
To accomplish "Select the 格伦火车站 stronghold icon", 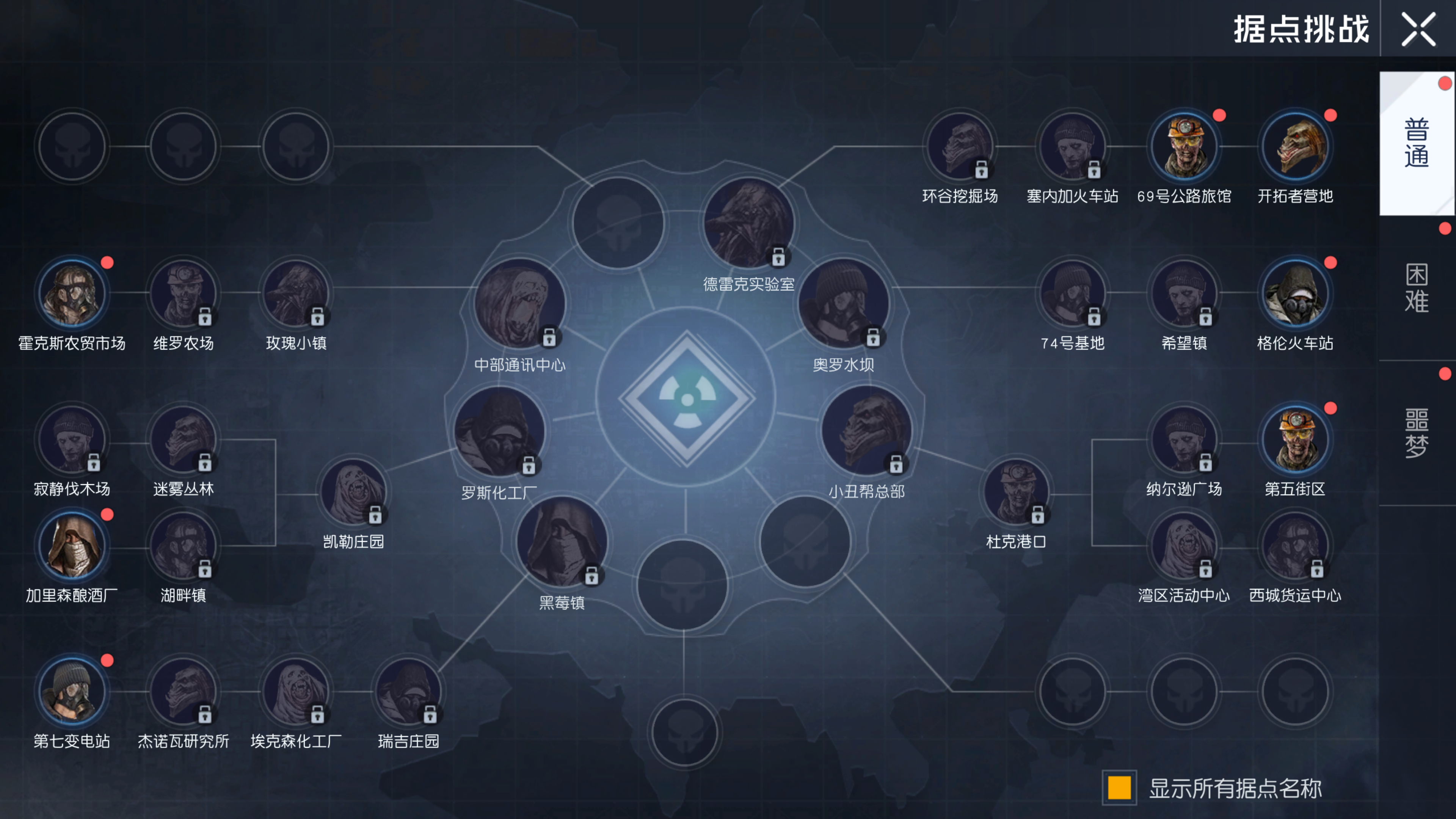I will 1297,292.
